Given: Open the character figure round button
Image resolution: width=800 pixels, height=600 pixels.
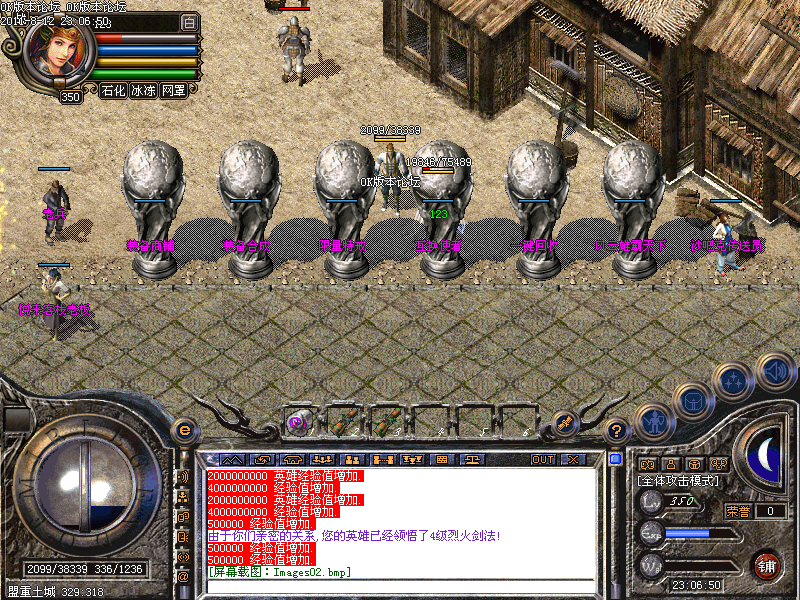Looking at the screenshot, I should pos(653,422).
